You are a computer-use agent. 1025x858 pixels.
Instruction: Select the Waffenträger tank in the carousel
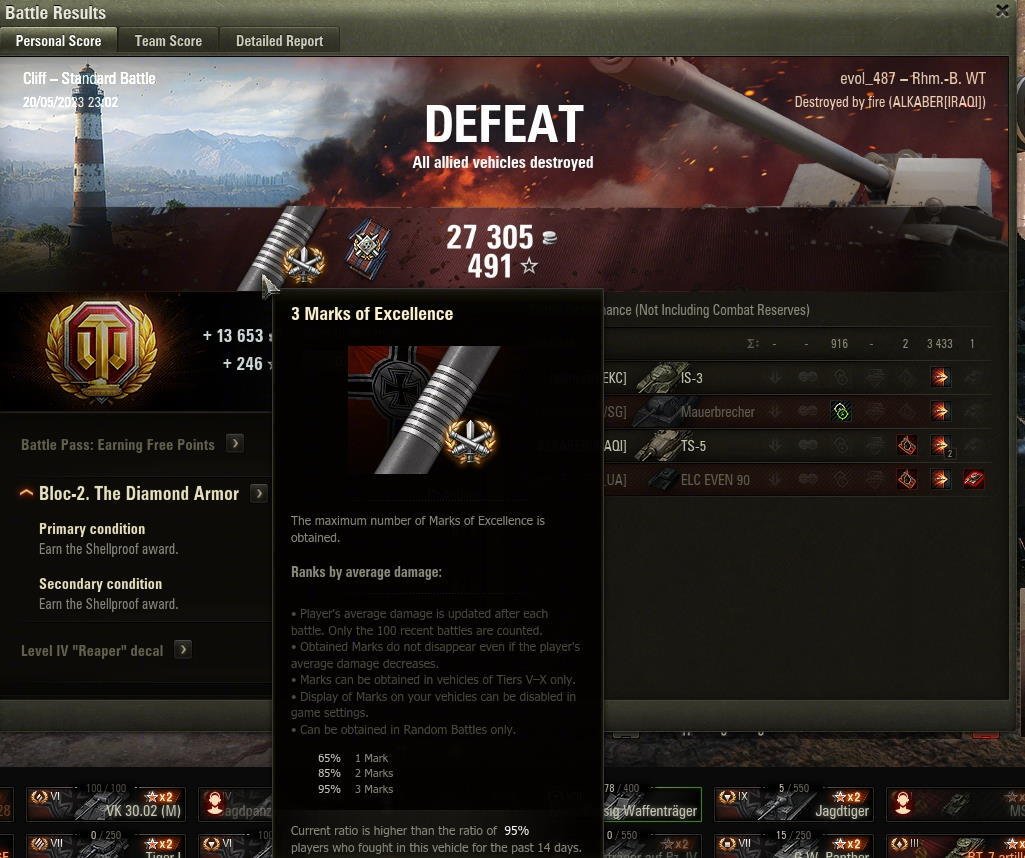650,805
